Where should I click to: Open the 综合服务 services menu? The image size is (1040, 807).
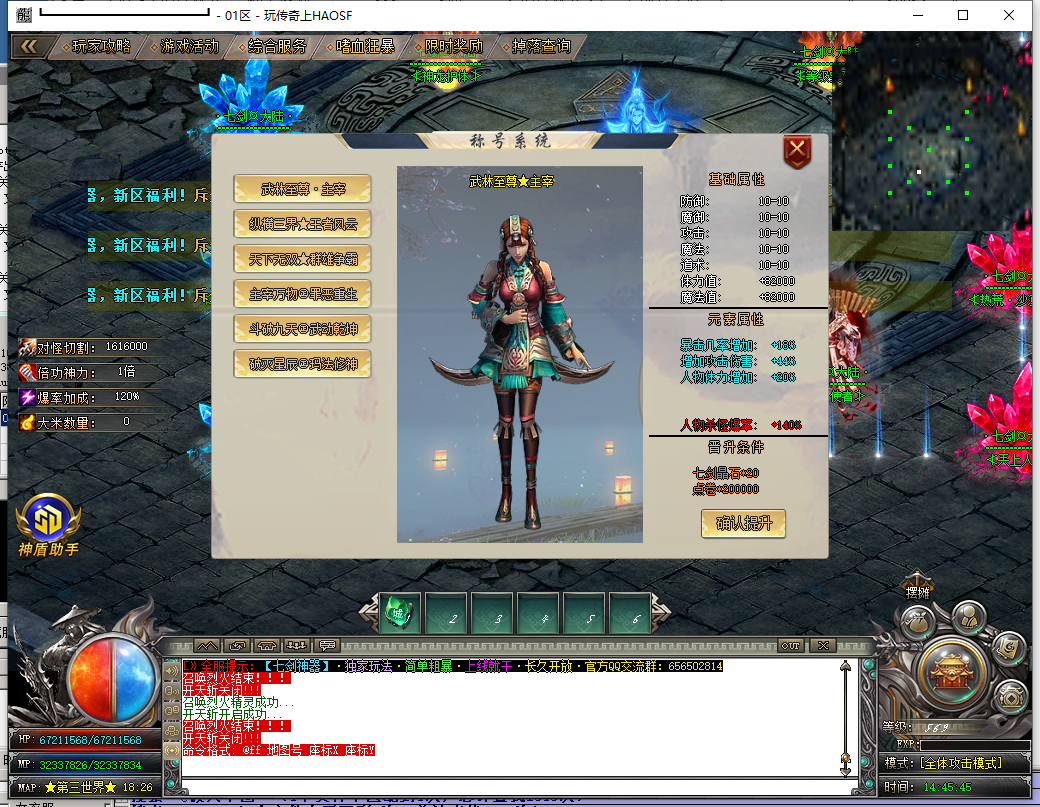click(x=277, y=46)
